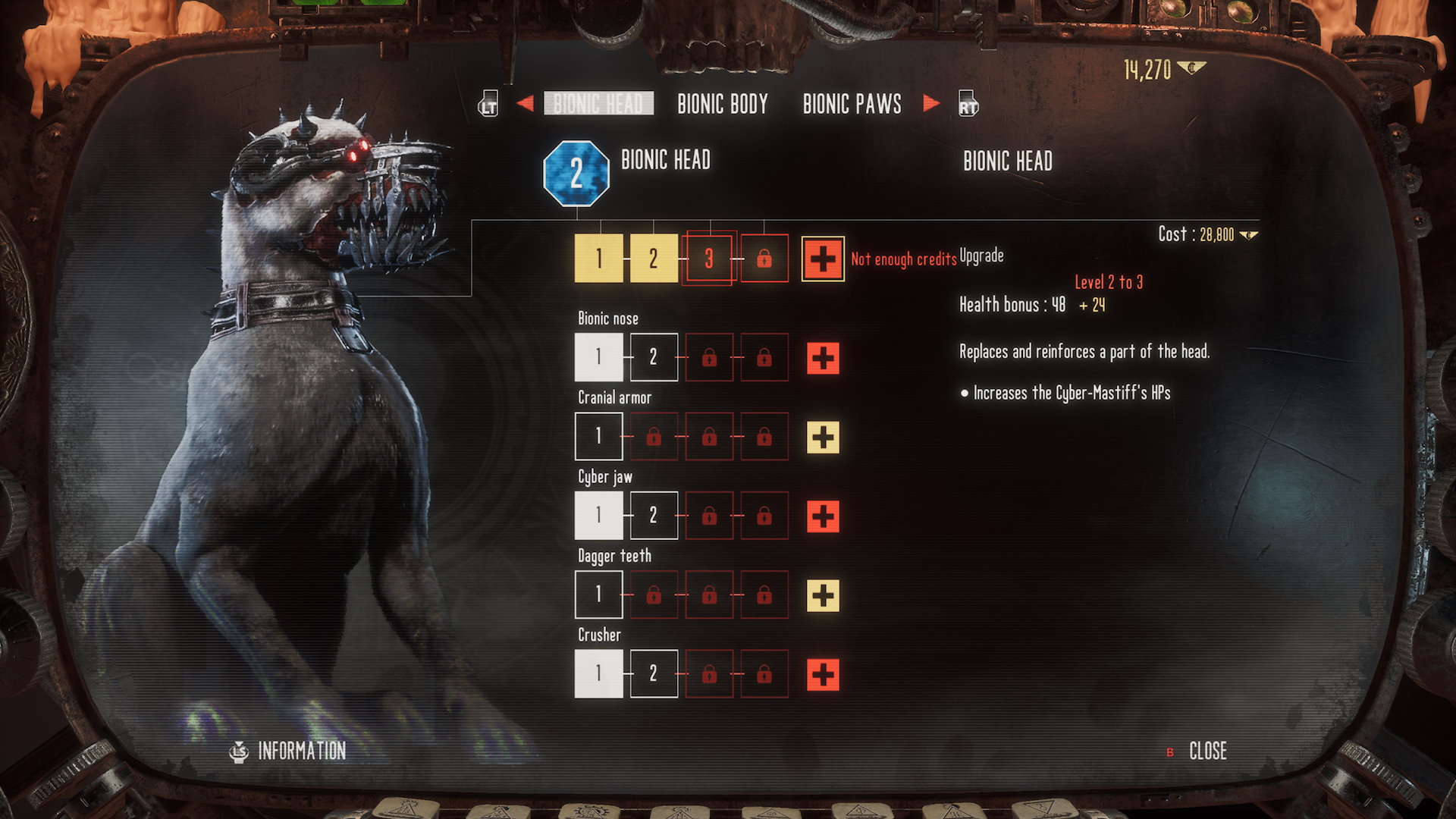Add a level to Bionic nose
The image size is (1456, 819).
pos(823,358)
